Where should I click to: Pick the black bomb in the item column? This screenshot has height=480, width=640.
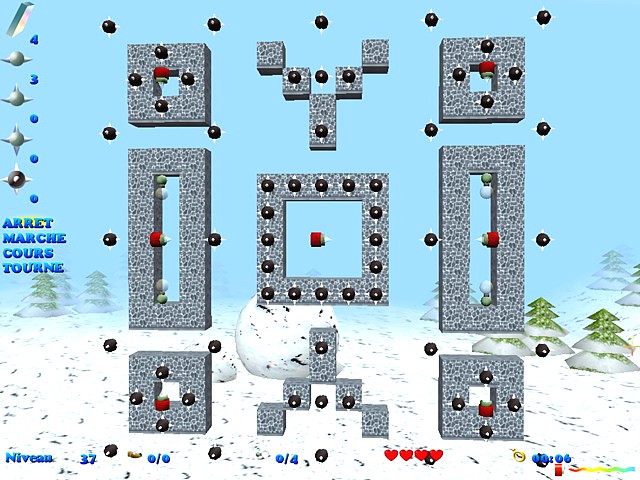(16, 179)
